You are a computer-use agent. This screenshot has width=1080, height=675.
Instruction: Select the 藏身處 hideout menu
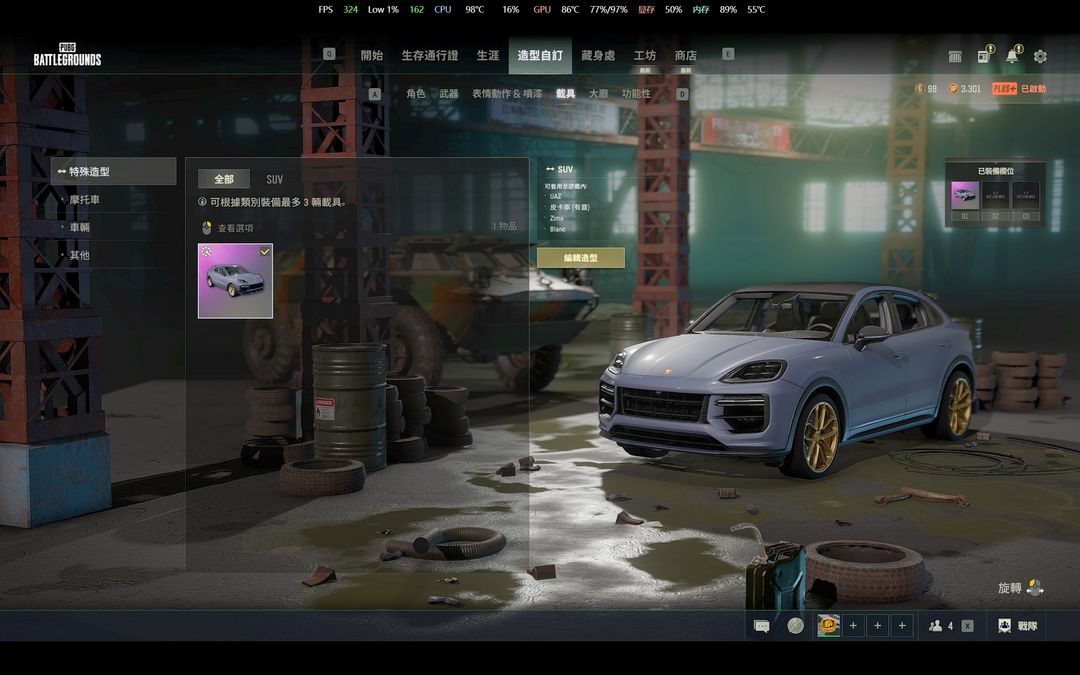598,56
